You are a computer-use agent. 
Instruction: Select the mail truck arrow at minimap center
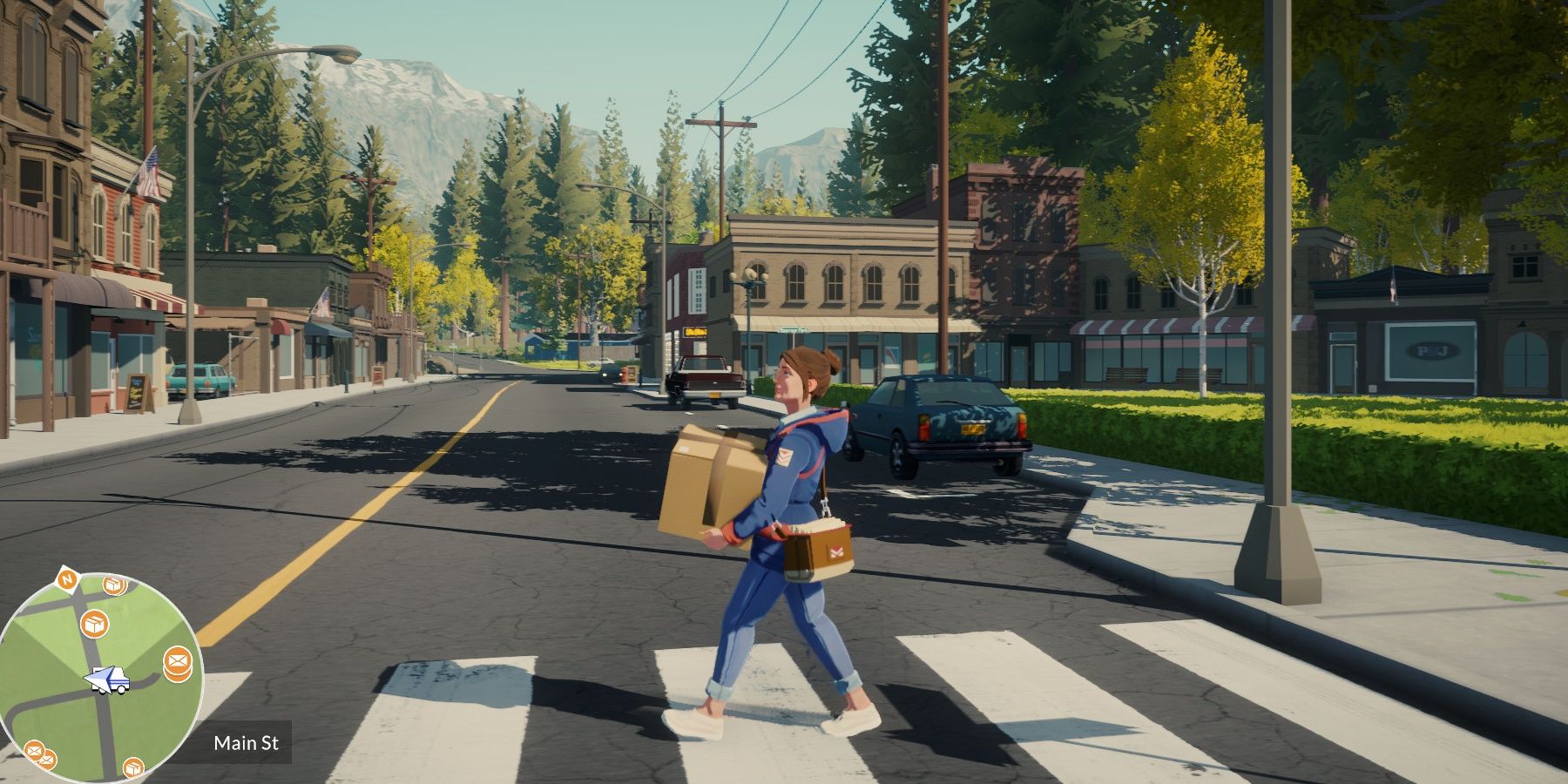click(x=108, y=679)
